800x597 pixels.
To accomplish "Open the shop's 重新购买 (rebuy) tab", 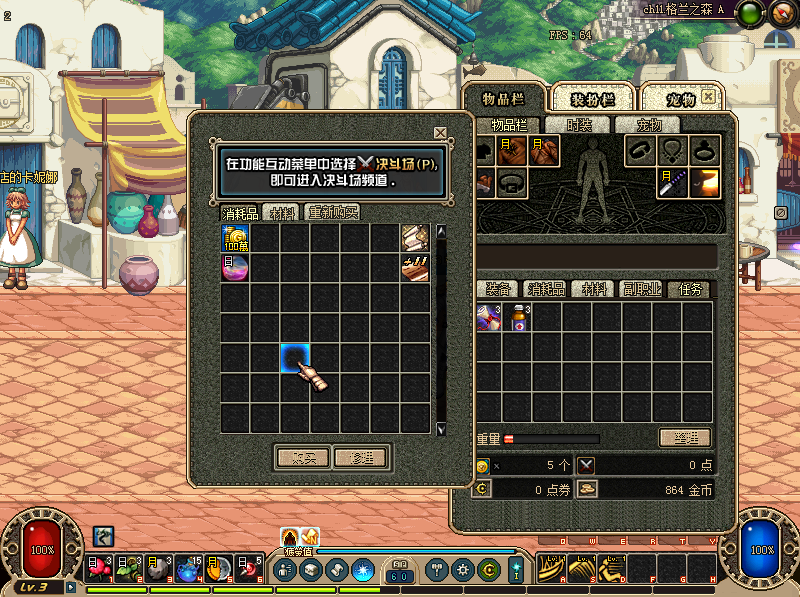I will [333, 212].
